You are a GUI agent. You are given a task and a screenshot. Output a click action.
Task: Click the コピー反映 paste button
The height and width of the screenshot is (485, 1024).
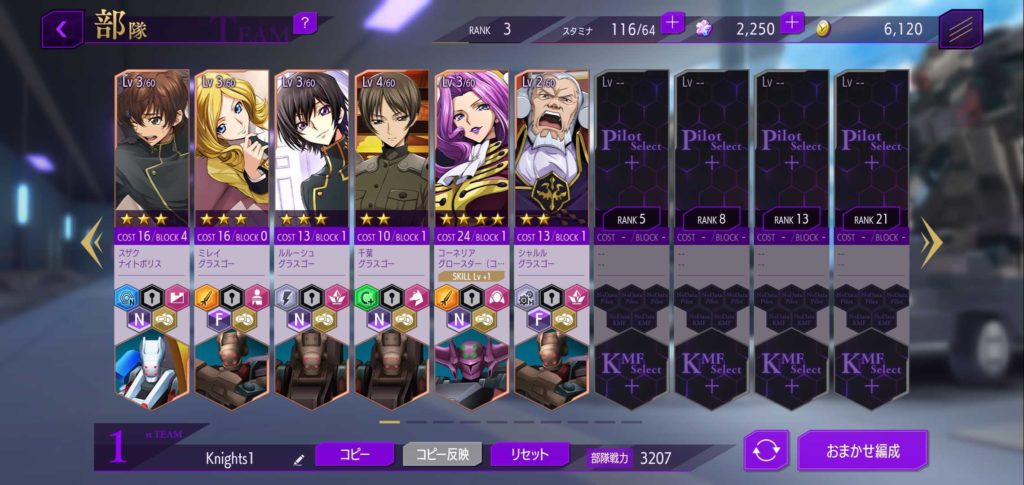click(442, 454)
